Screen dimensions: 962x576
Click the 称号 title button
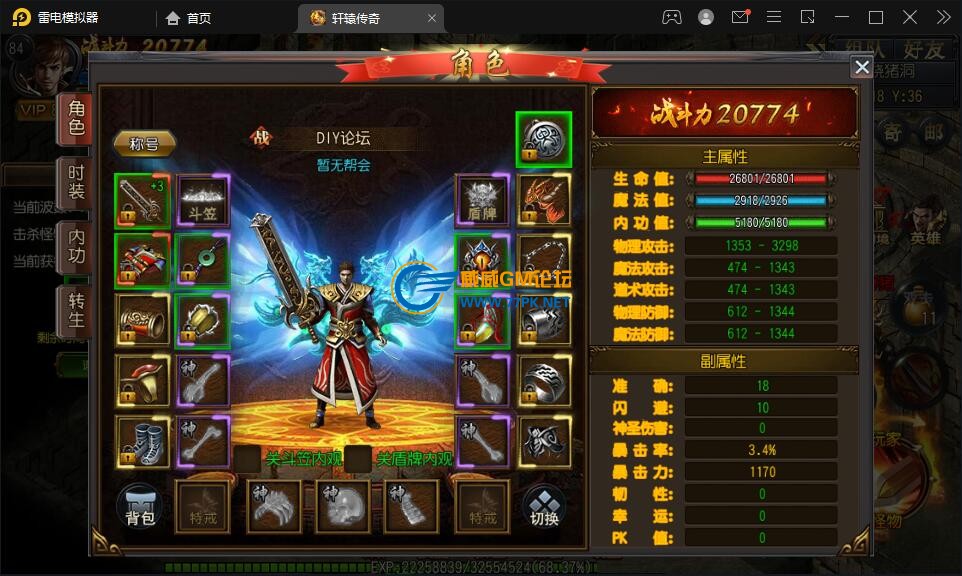point(144,143)
